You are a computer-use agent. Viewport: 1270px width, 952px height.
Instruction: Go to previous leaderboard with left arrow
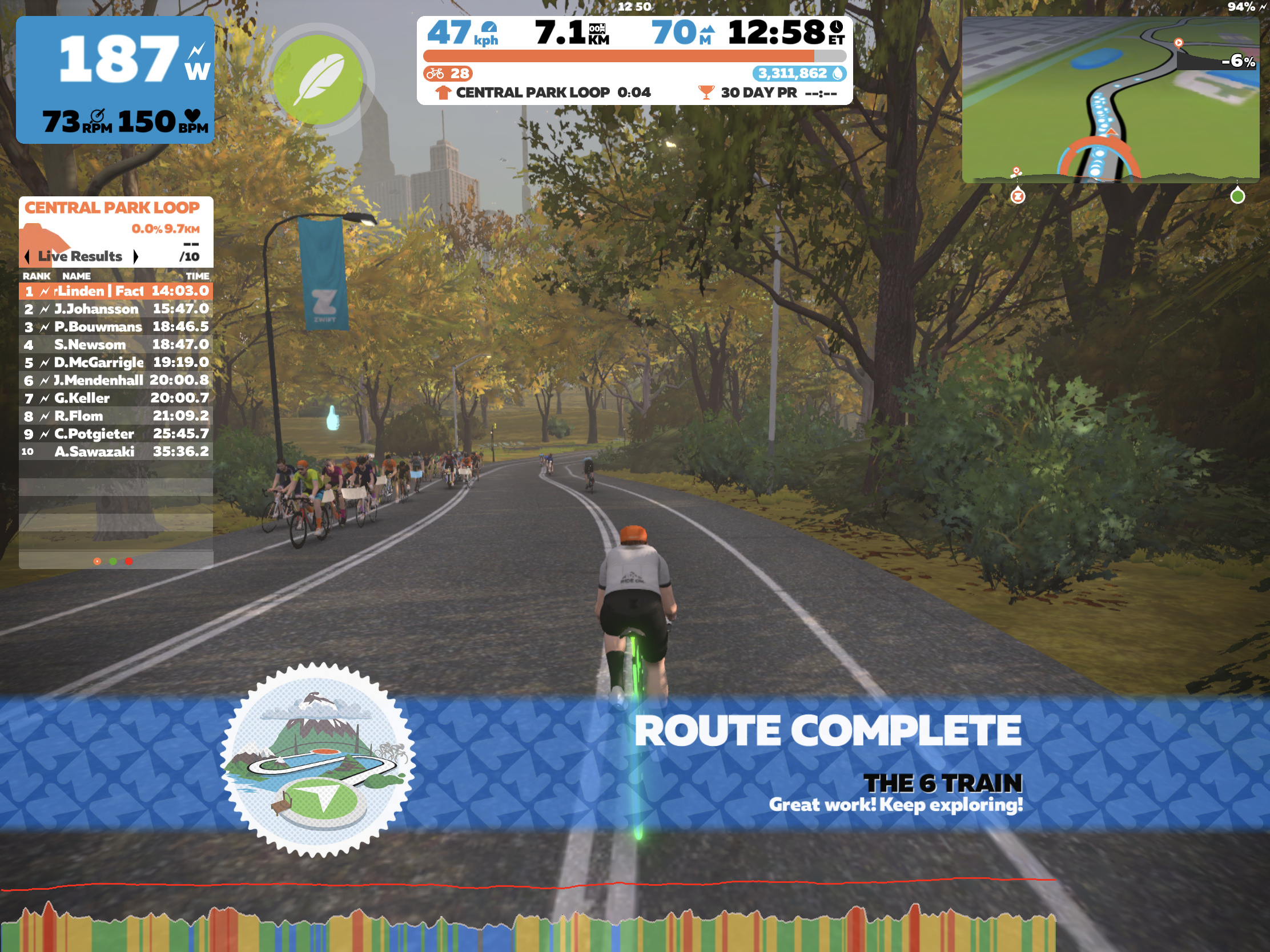[27, 256]
